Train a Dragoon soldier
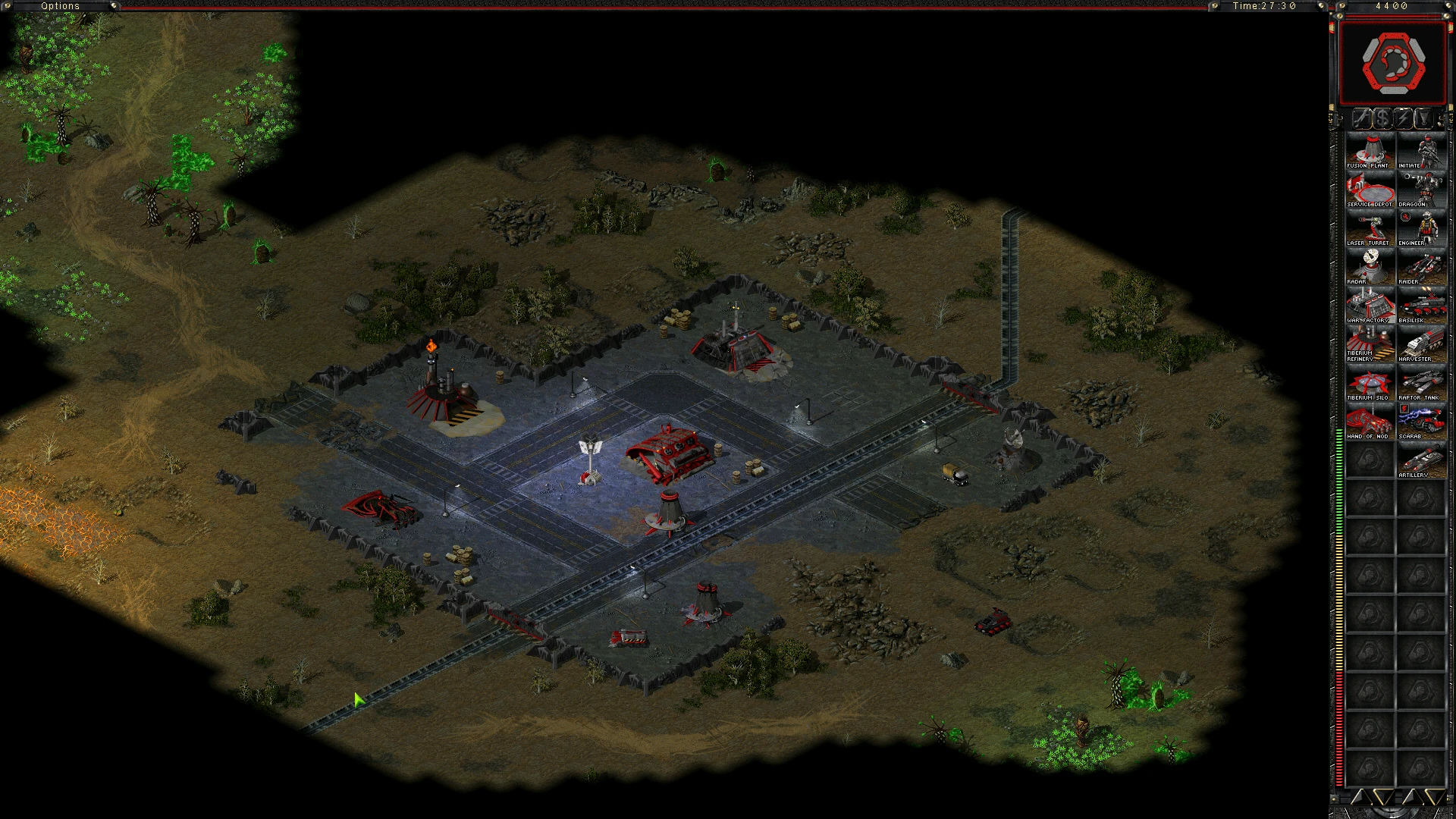1456x819 pixels. tap(1421, 190)
